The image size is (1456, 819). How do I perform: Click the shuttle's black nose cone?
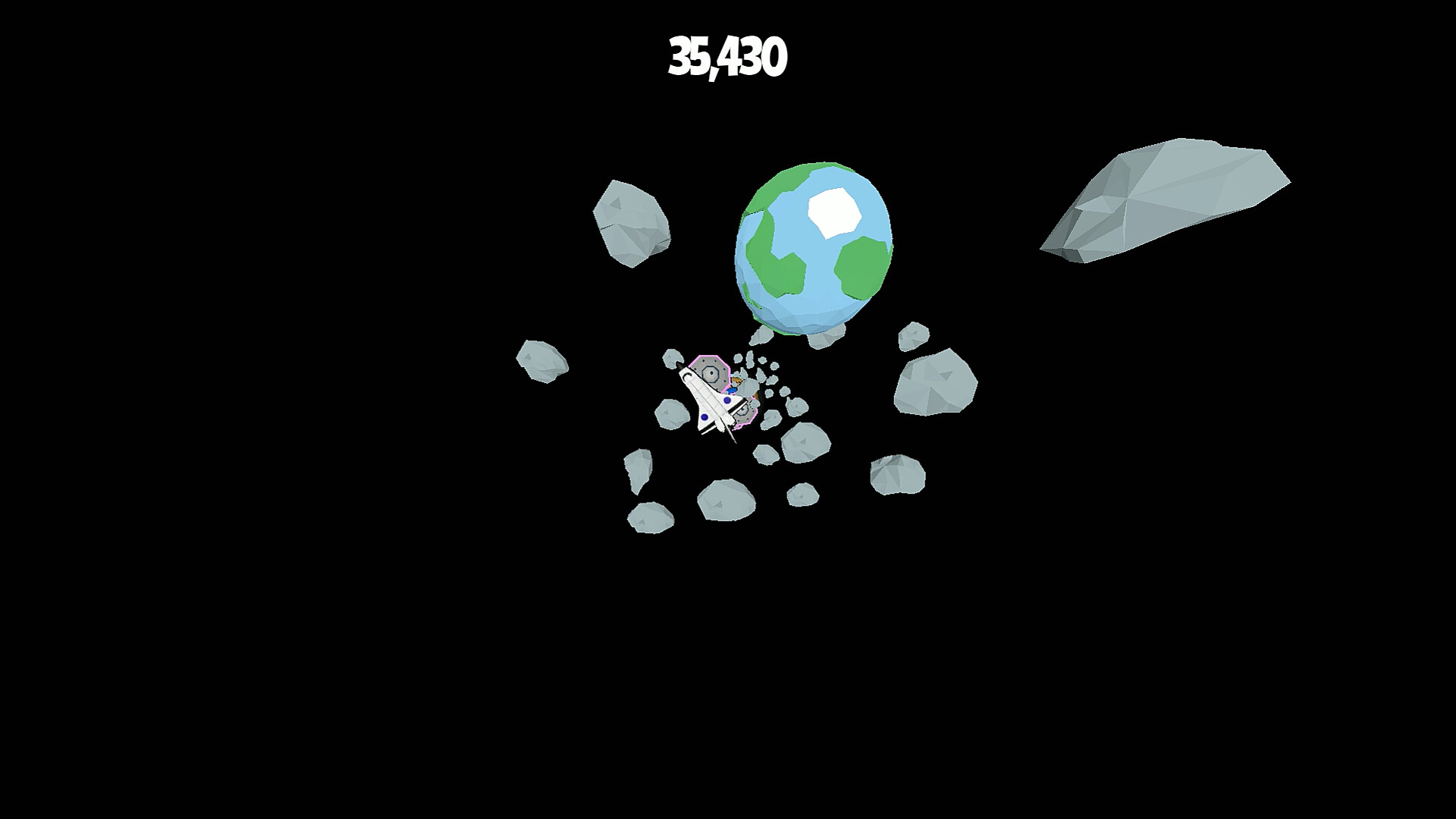(x=680, y=366)
